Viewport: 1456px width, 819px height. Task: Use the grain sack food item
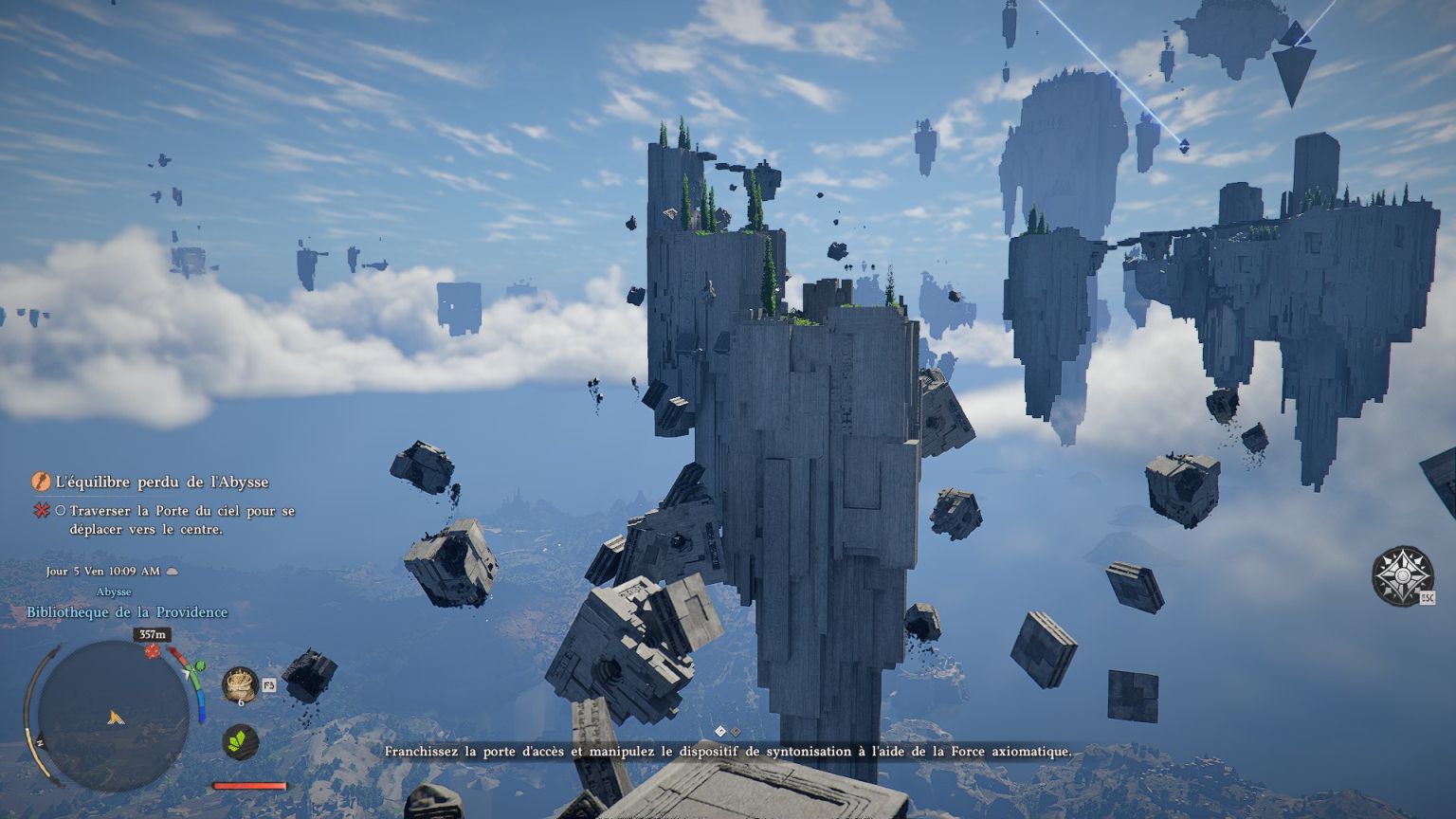(241, 684)
